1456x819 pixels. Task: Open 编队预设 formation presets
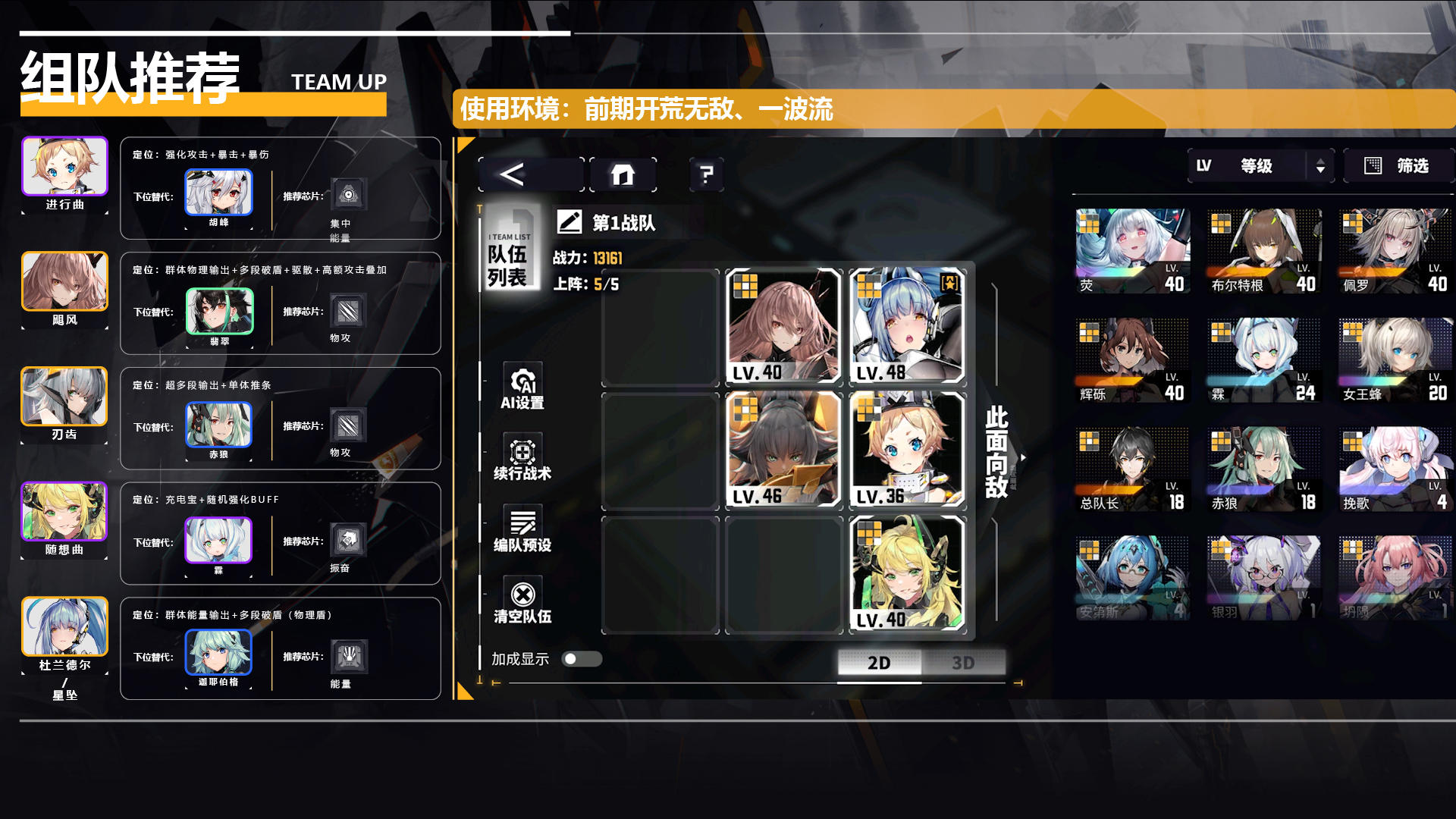(522, 529)
